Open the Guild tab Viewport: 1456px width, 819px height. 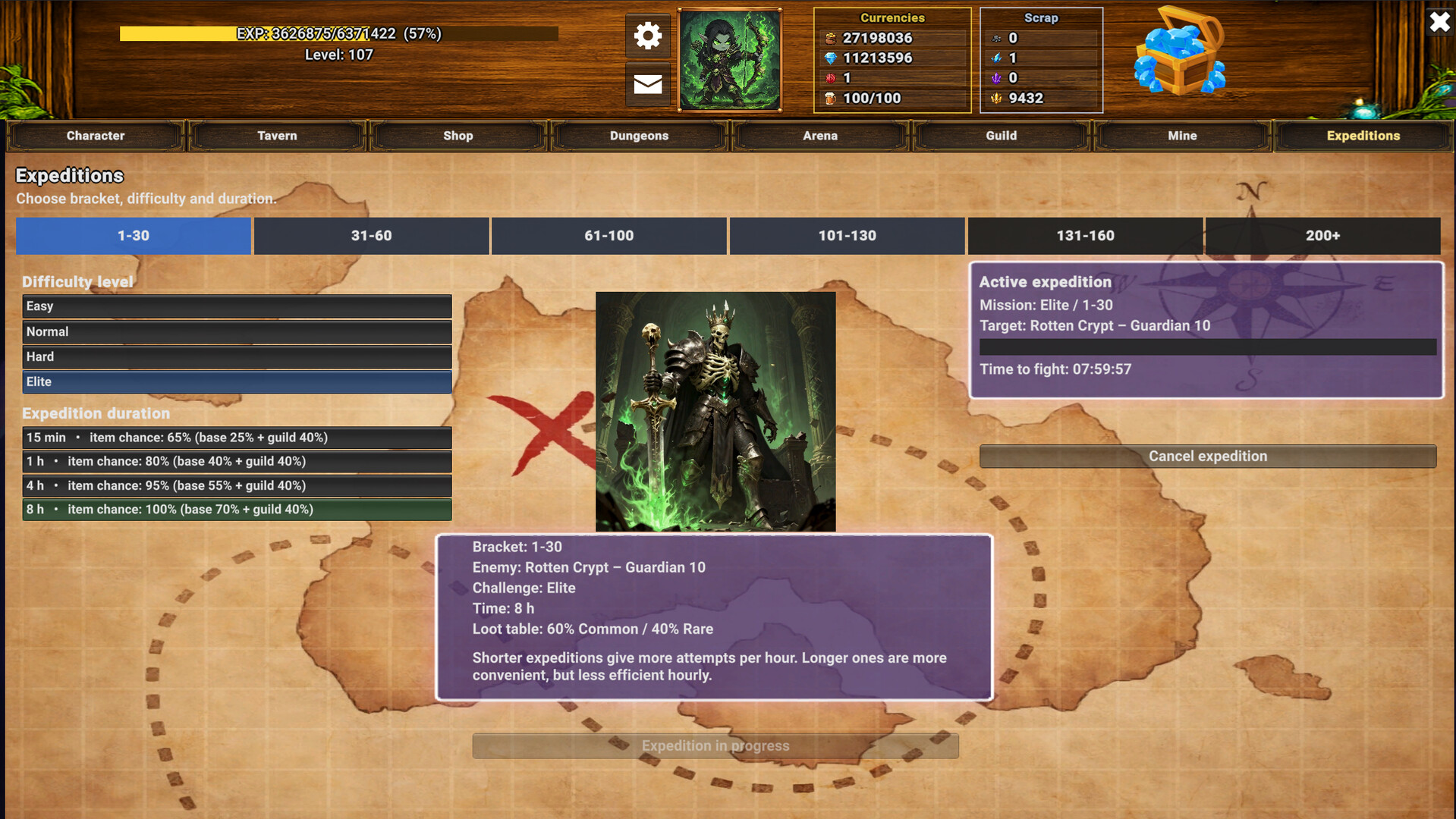click(1000, 136)
